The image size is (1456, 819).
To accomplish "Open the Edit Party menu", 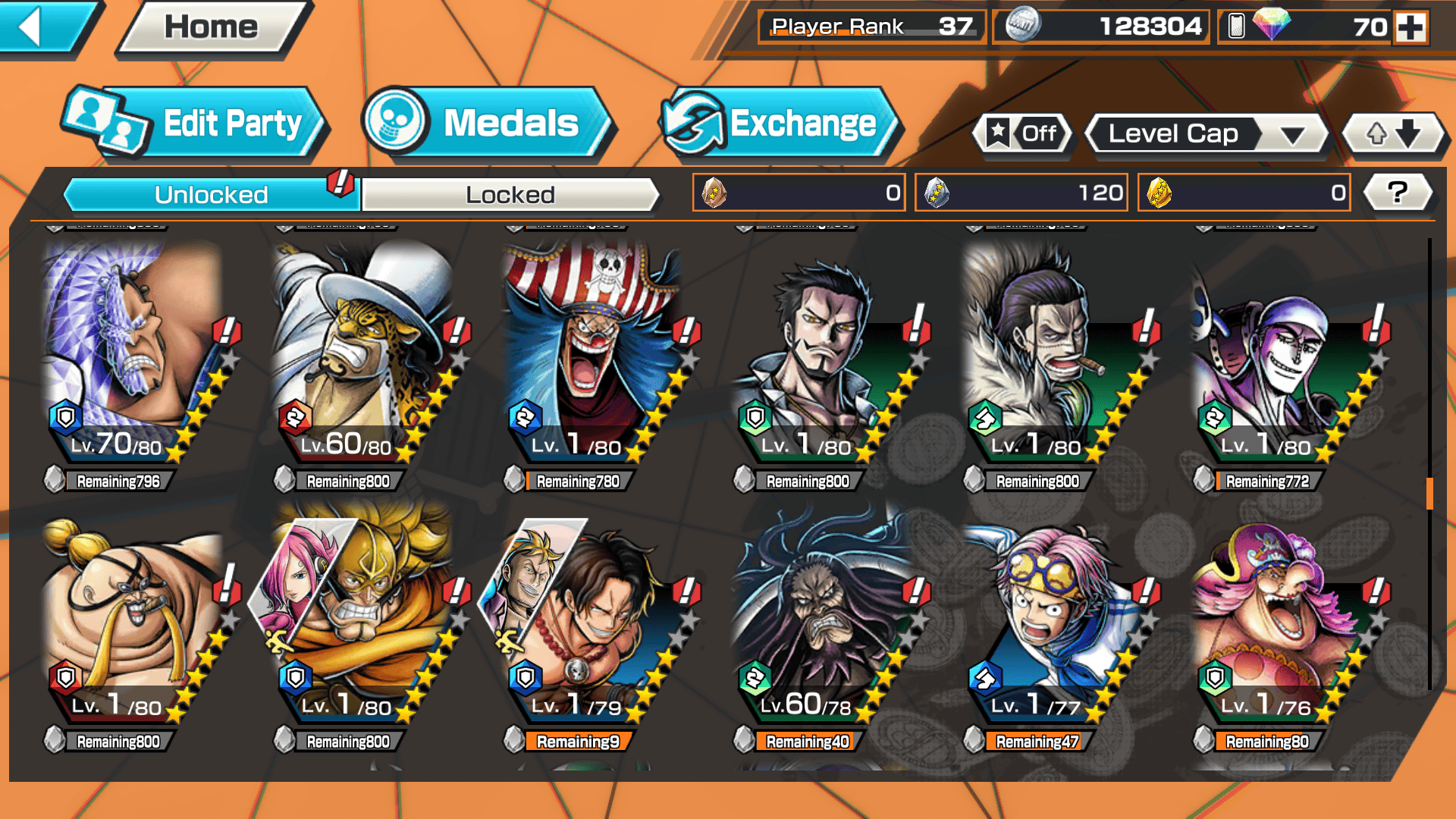I will (x=196, y=124).
